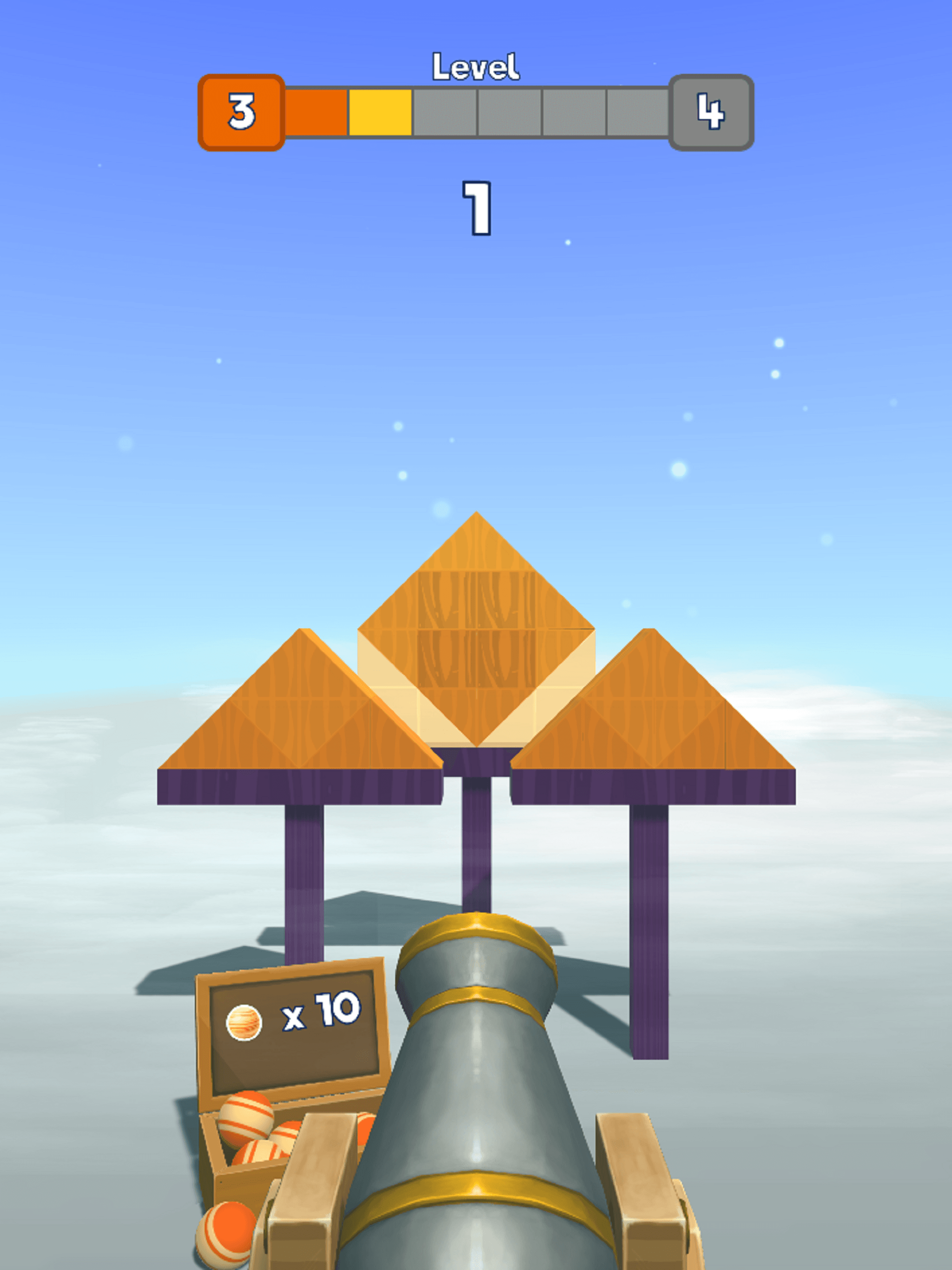
Task: Tap the first gray progress segment
Action: (445, 112)
